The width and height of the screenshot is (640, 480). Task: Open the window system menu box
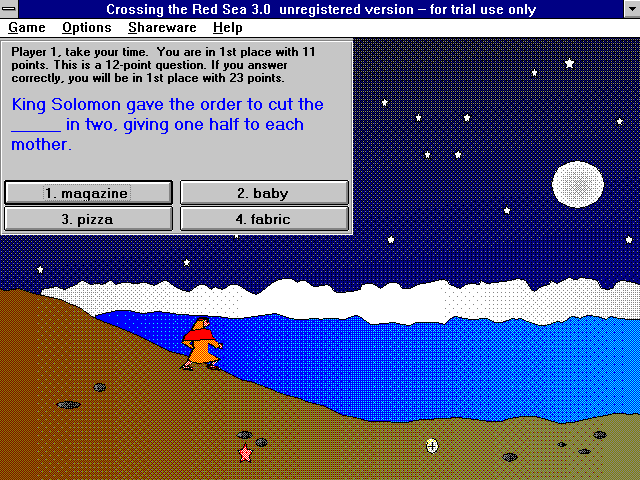(10, 9)
